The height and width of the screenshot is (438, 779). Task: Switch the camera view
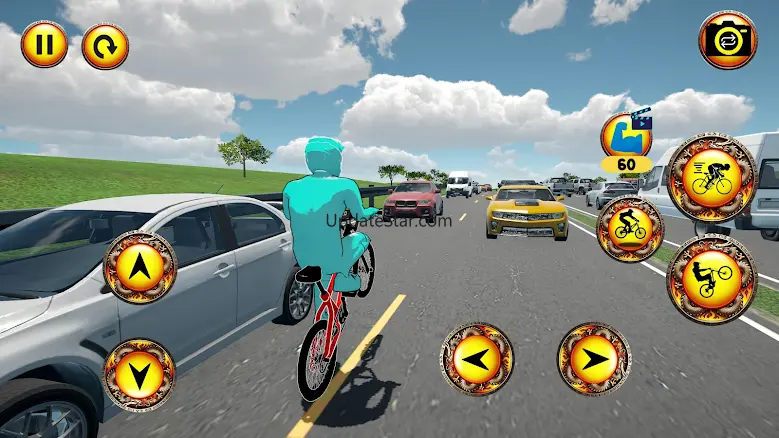click(x=728, y=40)
